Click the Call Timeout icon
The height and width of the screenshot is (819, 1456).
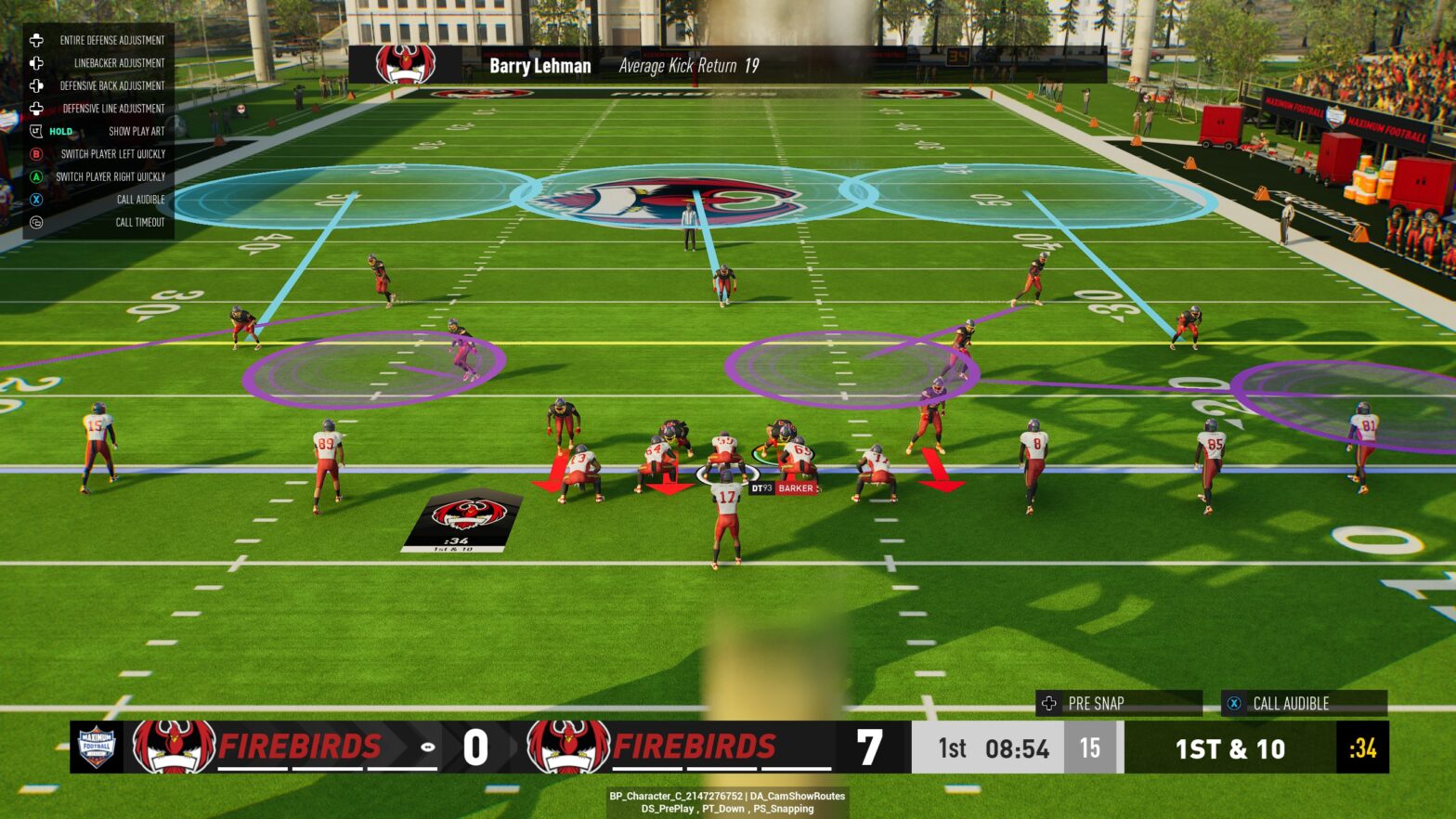click(37, 222)
